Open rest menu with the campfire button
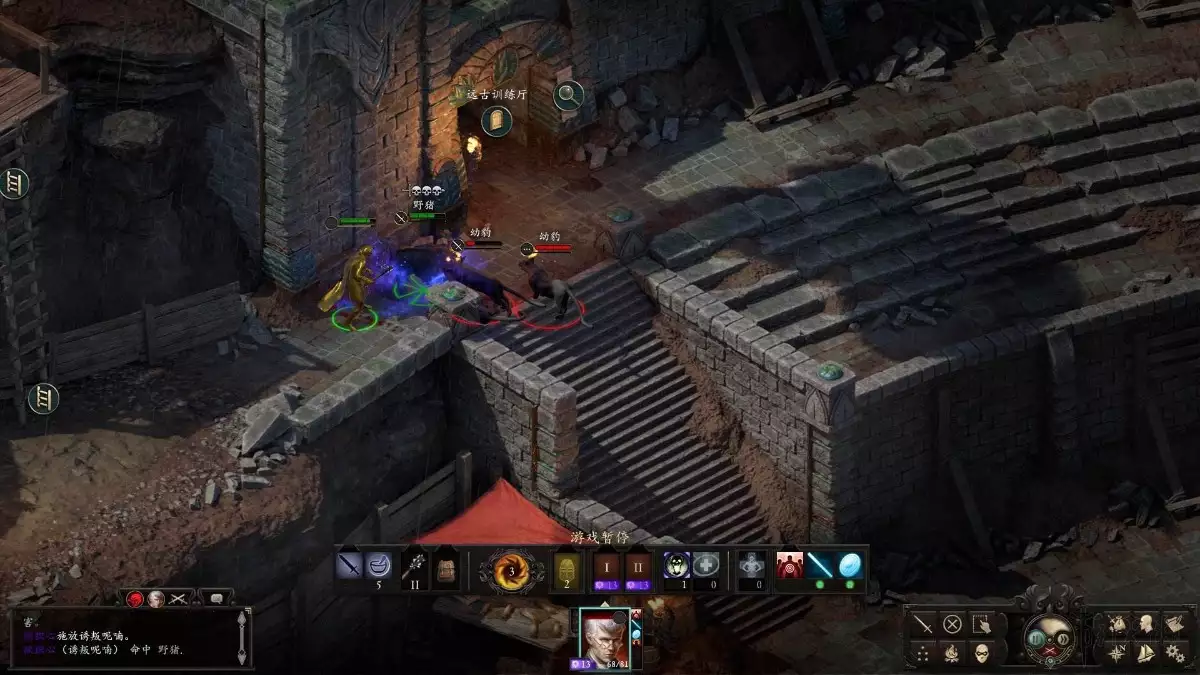 tap(952, 654)
